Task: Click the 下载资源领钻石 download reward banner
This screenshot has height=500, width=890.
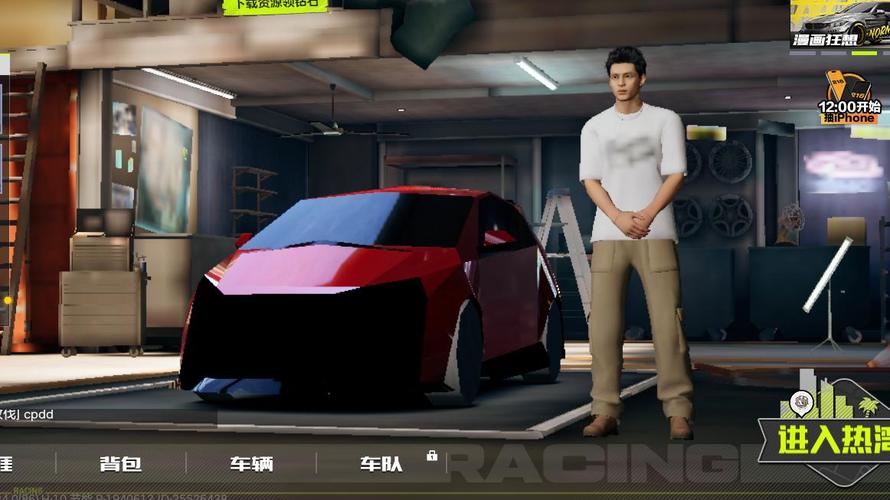Action: (275, 6)
